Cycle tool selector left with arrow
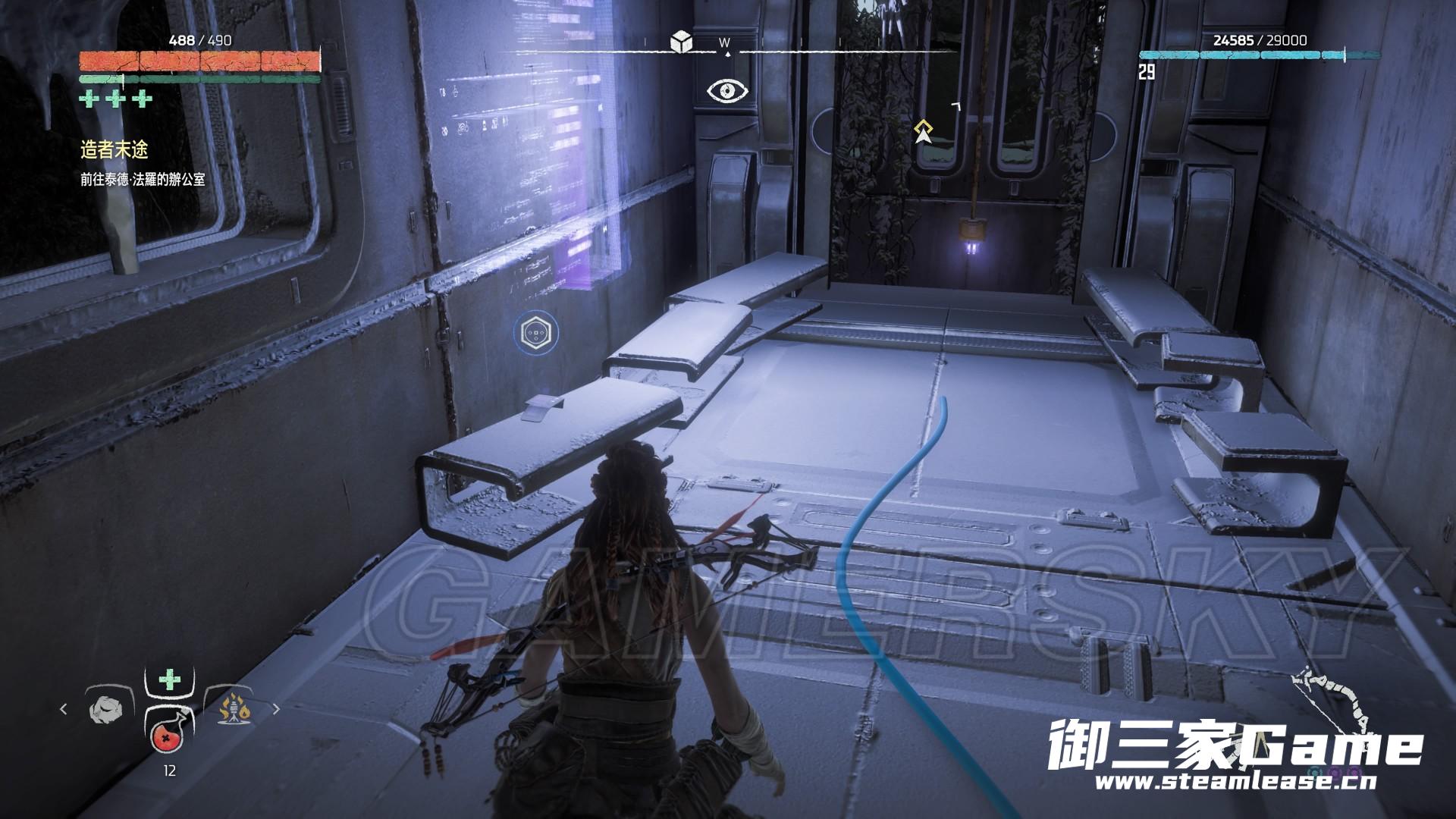Image resolution: width=1456 pixels, height=819 pixels. 64,710
